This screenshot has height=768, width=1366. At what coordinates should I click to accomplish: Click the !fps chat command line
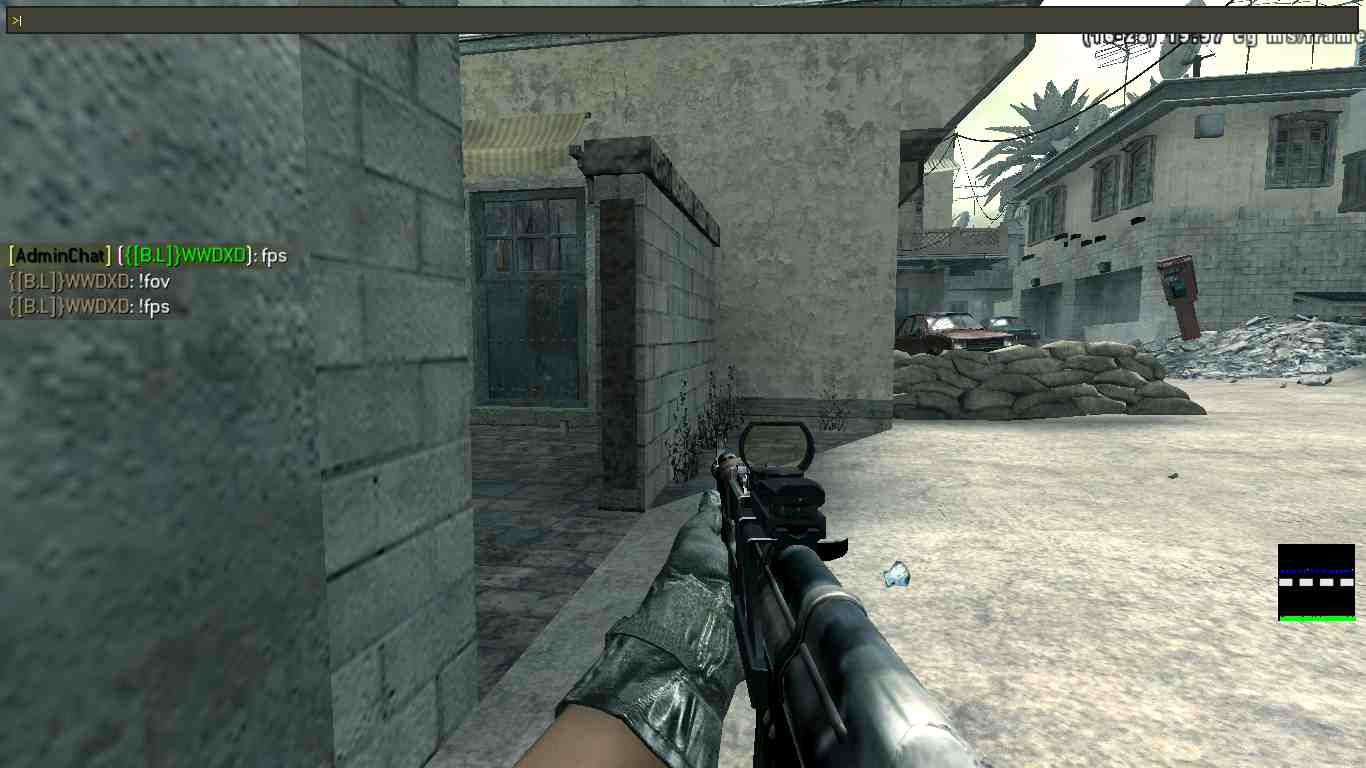tap(90, 307)
